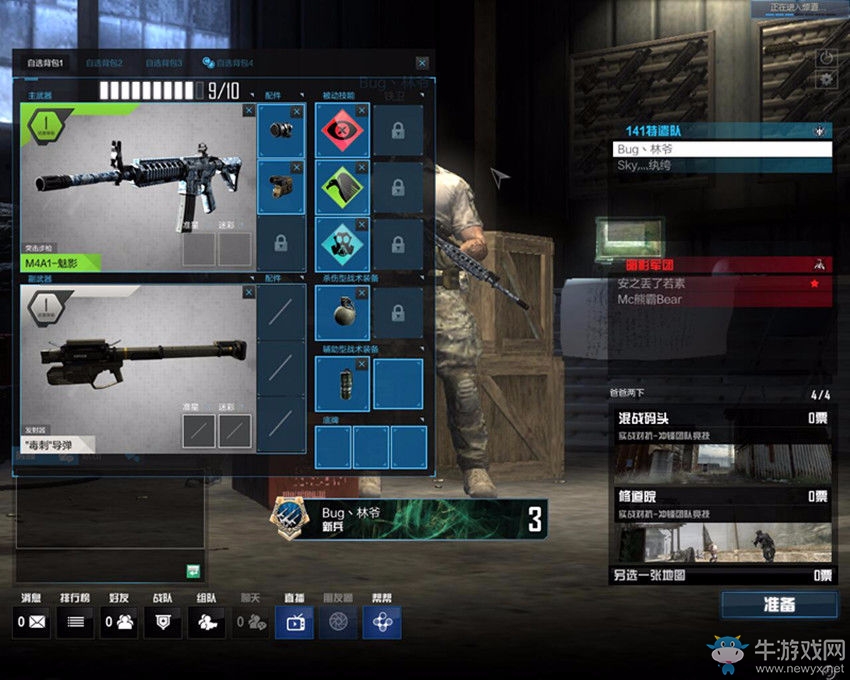Open the 直播 live stream button
850x680 pixels.
click(x=294, y=621)
